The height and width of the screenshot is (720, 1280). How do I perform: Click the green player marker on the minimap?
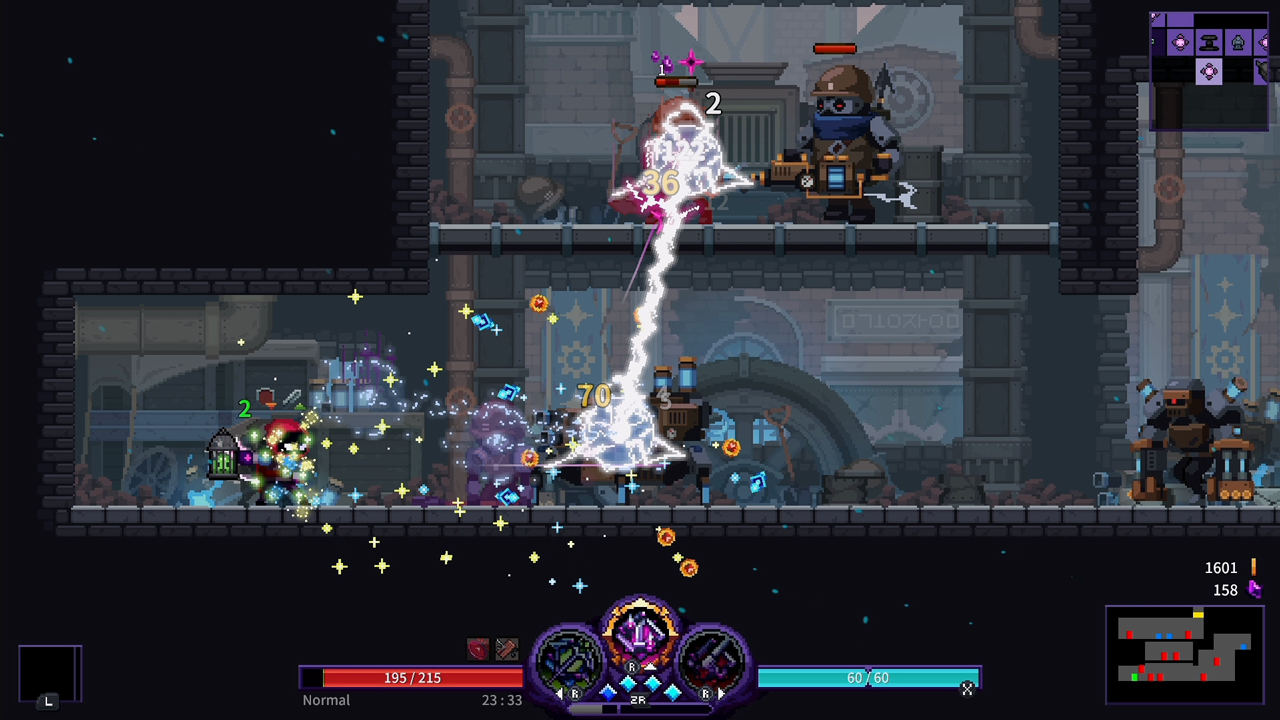click(1135, 677)
